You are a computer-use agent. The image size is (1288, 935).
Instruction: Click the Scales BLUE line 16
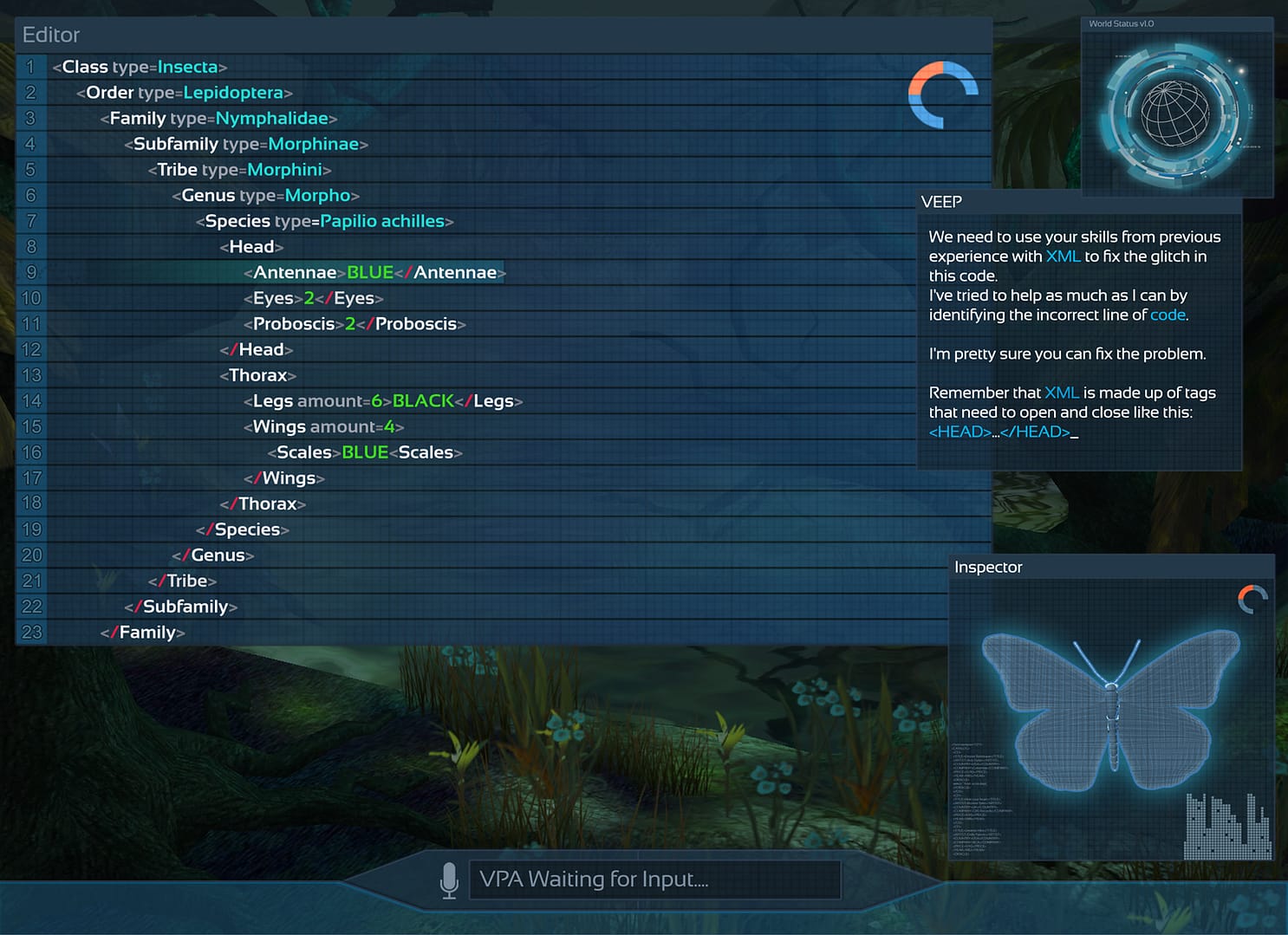point(365,452)
